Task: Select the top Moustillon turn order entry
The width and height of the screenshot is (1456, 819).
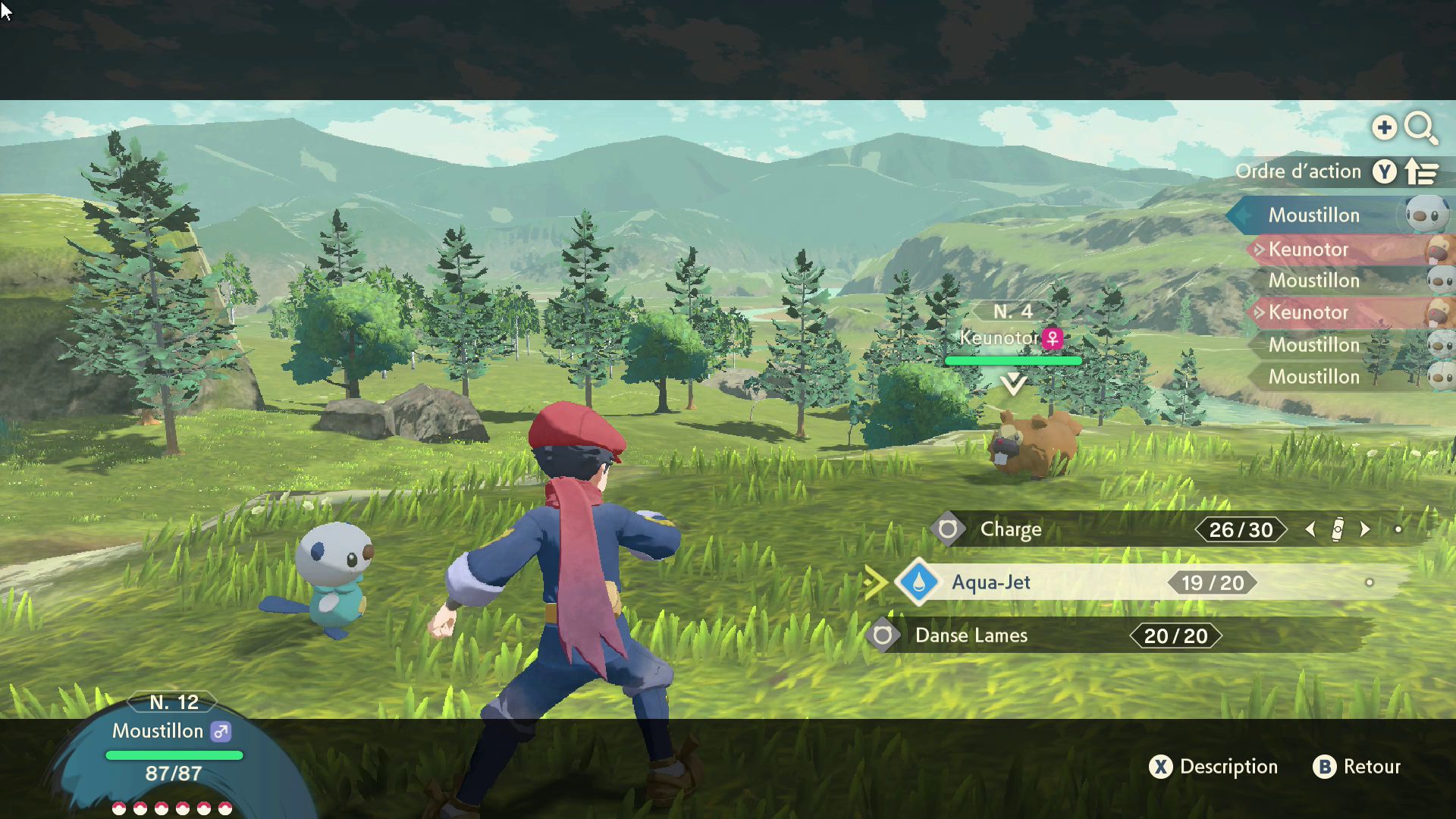Action: click(x=1314, y=215)
